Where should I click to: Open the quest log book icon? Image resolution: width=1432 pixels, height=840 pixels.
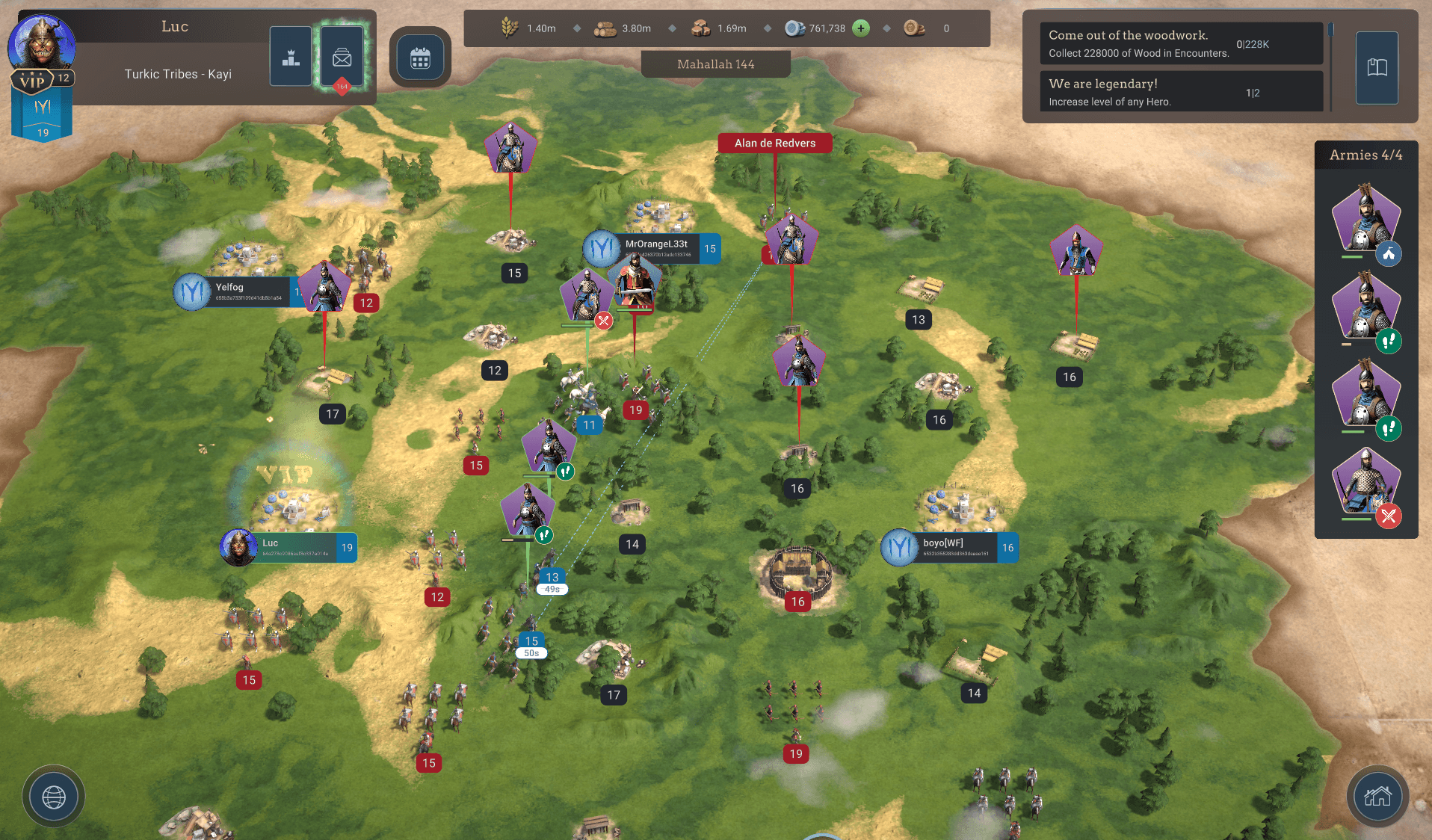(x=1377, y=67)
